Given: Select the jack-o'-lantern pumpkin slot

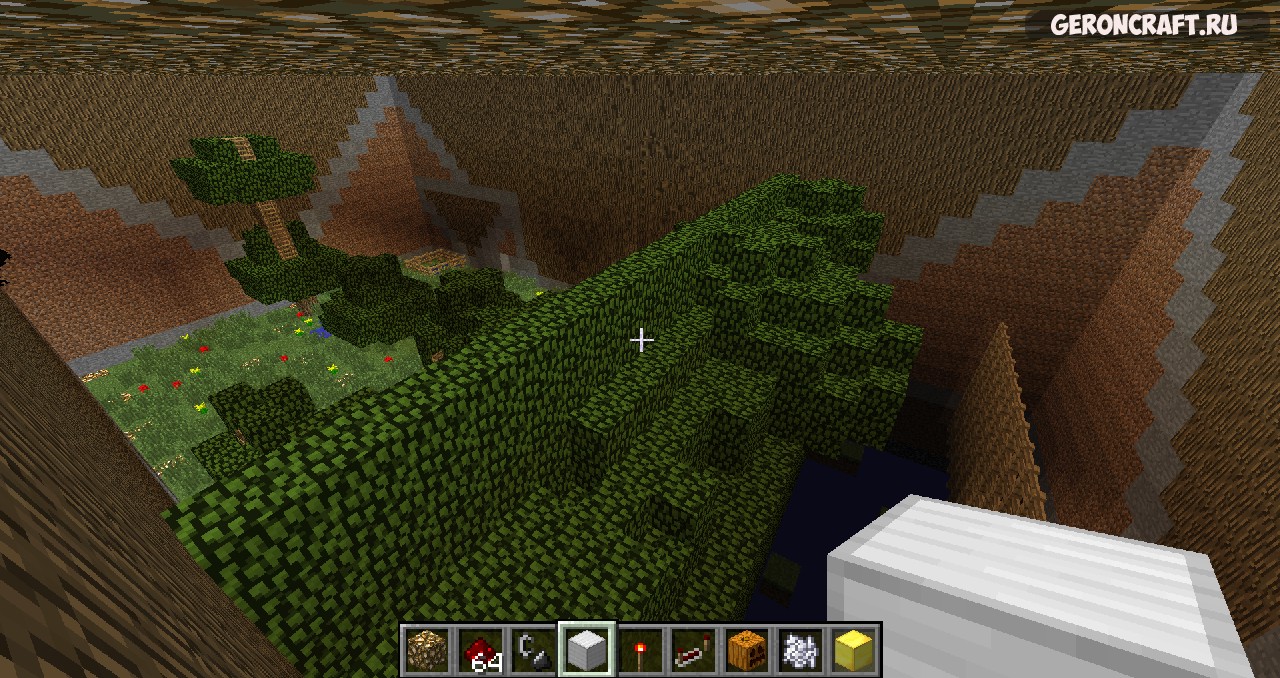Looking at the screenshot, I should 746,650.
